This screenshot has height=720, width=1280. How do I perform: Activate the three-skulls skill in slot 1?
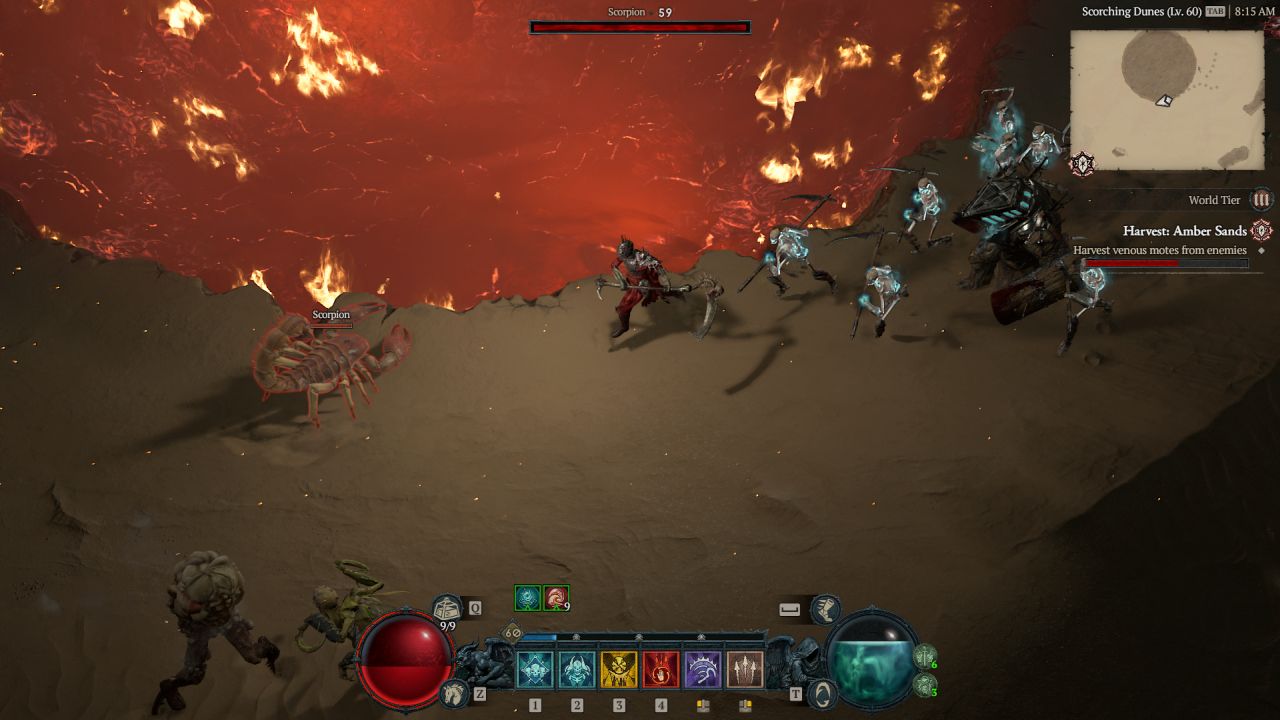[x=535, y=670]
